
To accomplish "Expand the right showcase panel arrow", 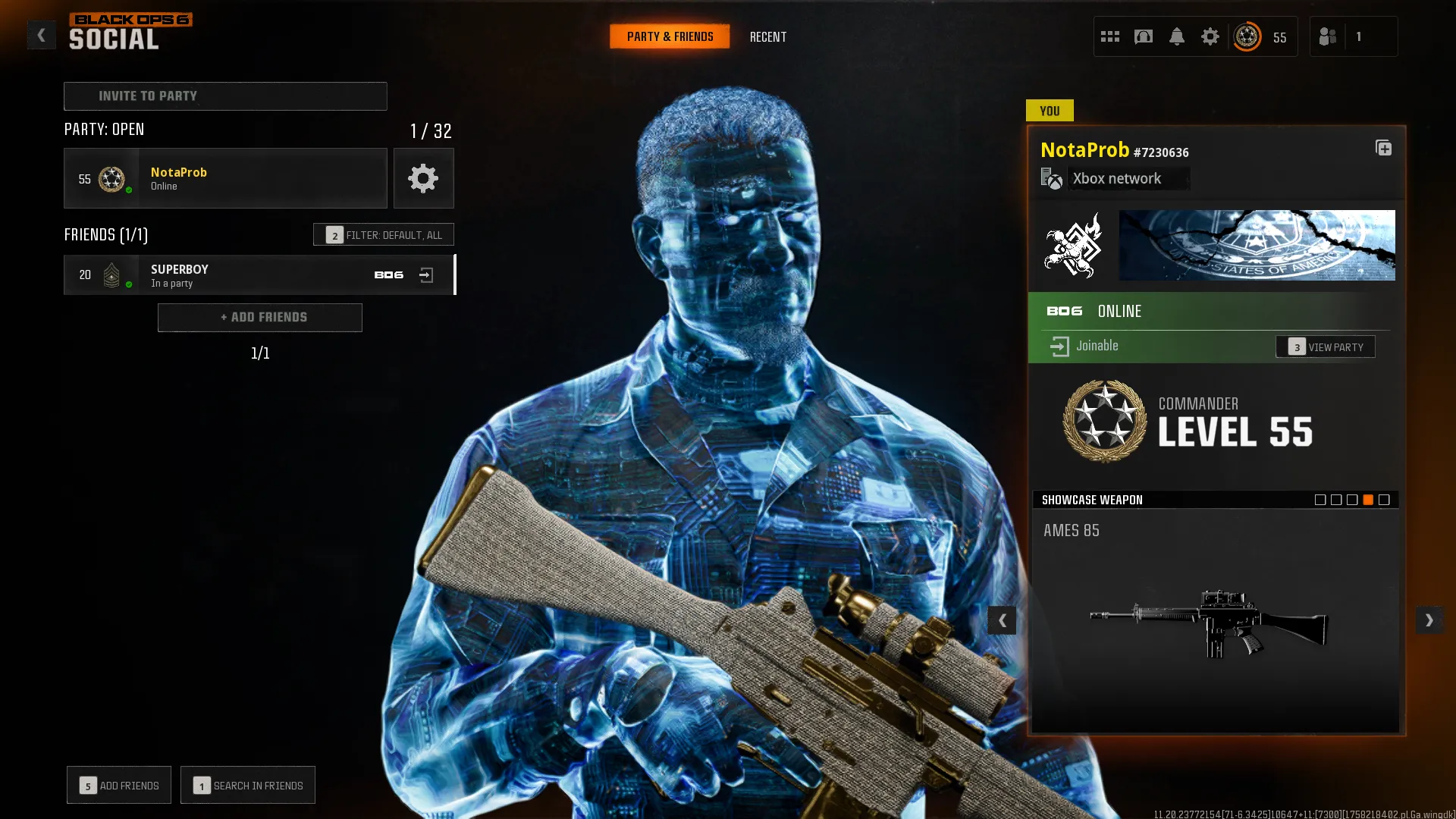I will pos(1429,620).
